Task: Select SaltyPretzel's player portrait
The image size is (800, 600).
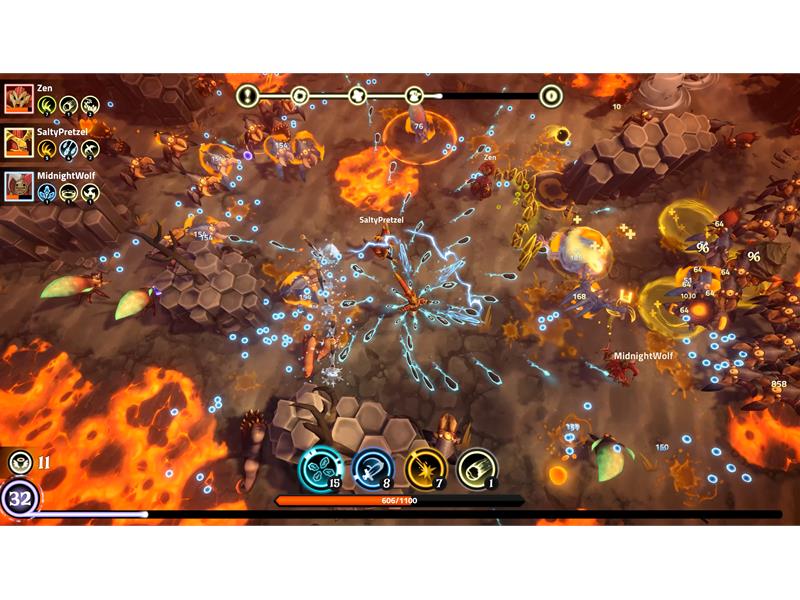Action: tap(18, 142)
